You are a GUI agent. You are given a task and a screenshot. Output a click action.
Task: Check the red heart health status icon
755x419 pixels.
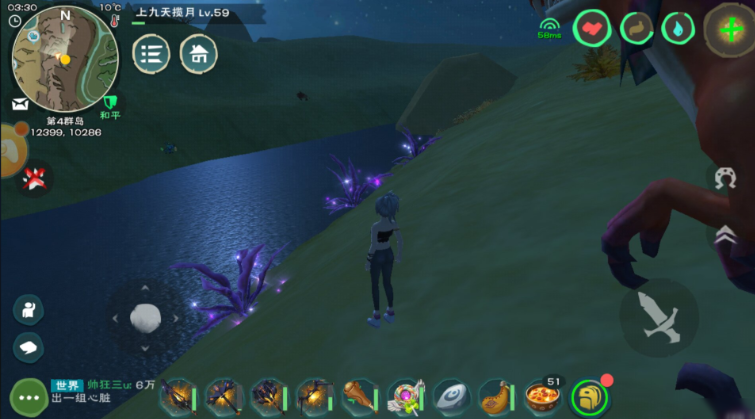tap(592, 29)
